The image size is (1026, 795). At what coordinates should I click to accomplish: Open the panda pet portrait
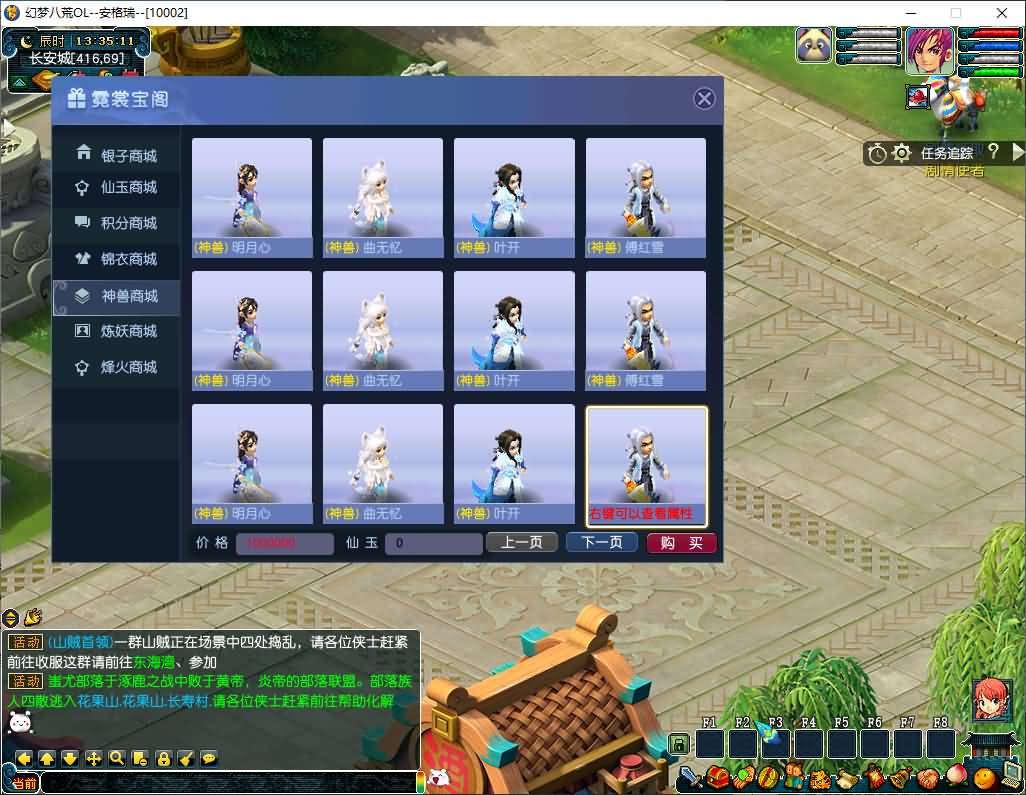pyautogui.click(x=816, y=45)
